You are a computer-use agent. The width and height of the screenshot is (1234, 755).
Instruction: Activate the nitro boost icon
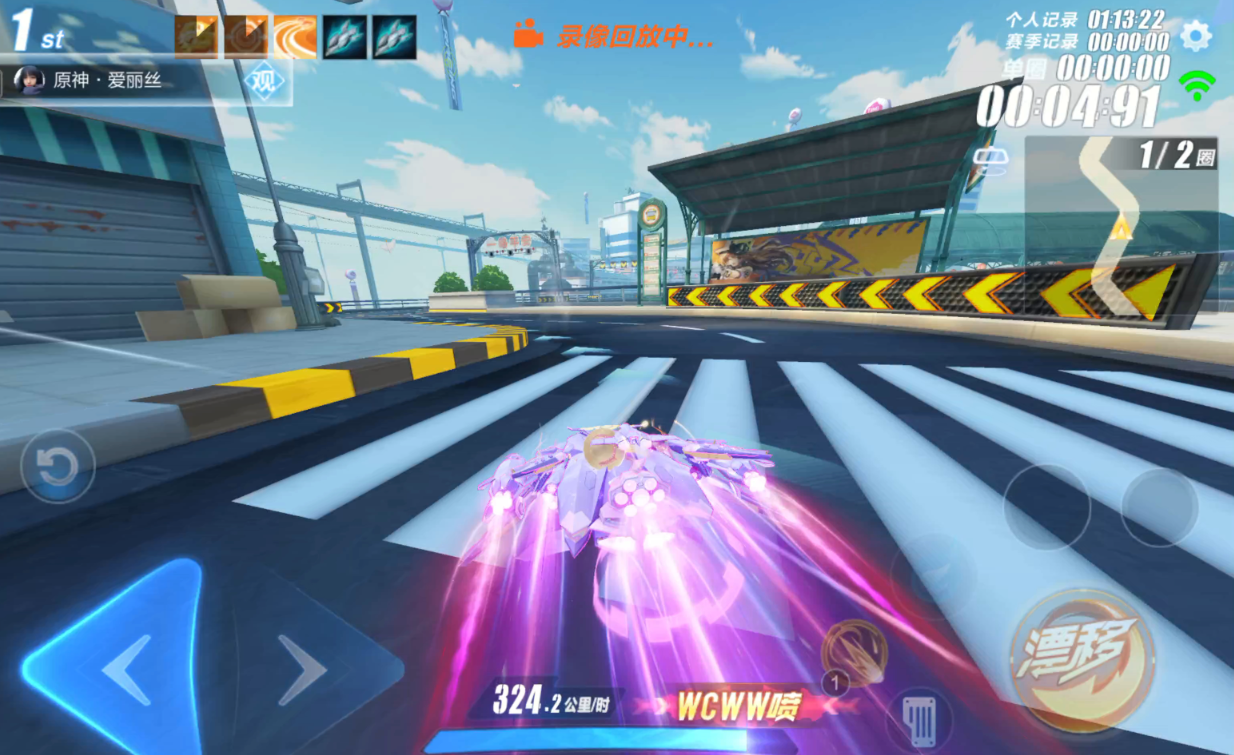pyautogui.click(x=853, y=654)
